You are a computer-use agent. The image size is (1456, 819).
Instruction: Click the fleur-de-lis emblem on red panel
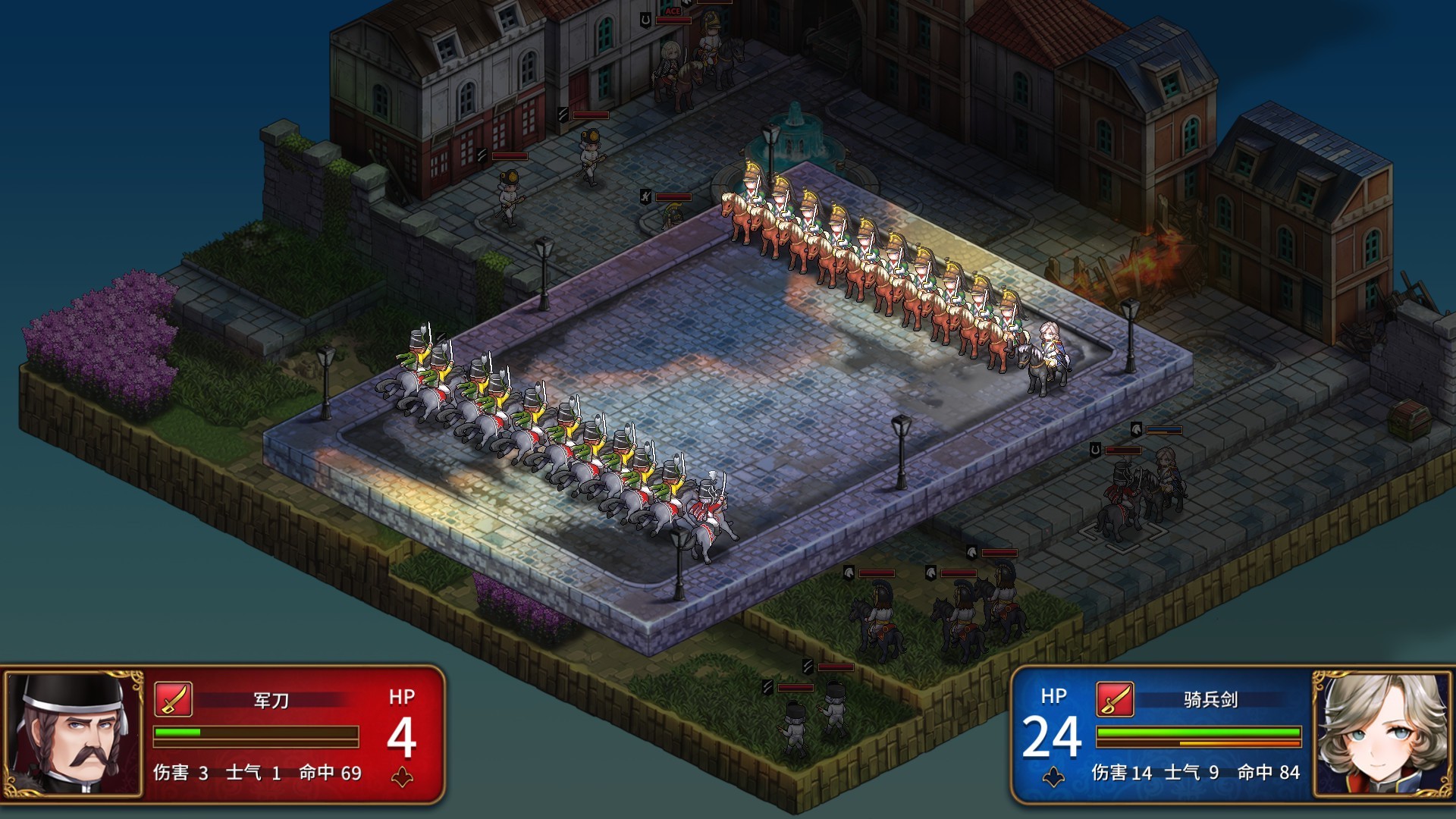tap(402, 778)
